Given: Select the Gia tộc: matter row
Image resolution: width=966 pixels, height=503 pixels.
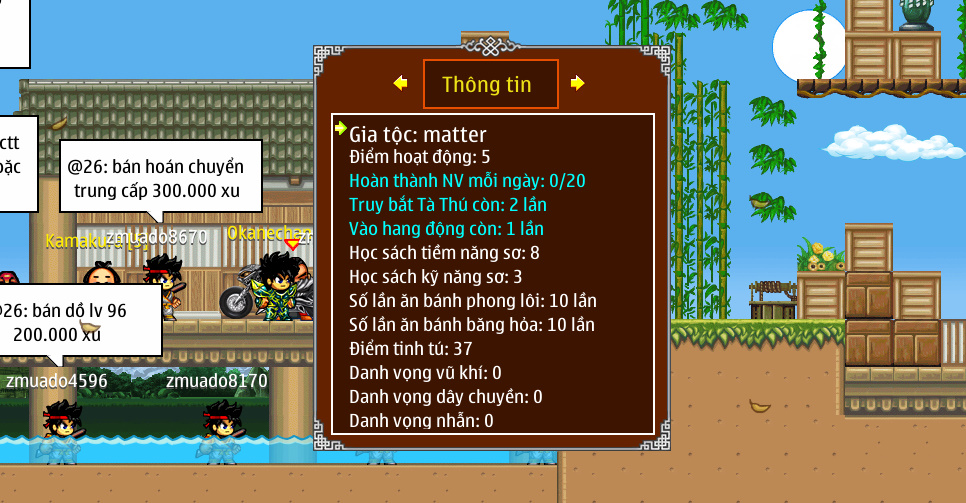Looking at the screenshot, I should point(418,133).
